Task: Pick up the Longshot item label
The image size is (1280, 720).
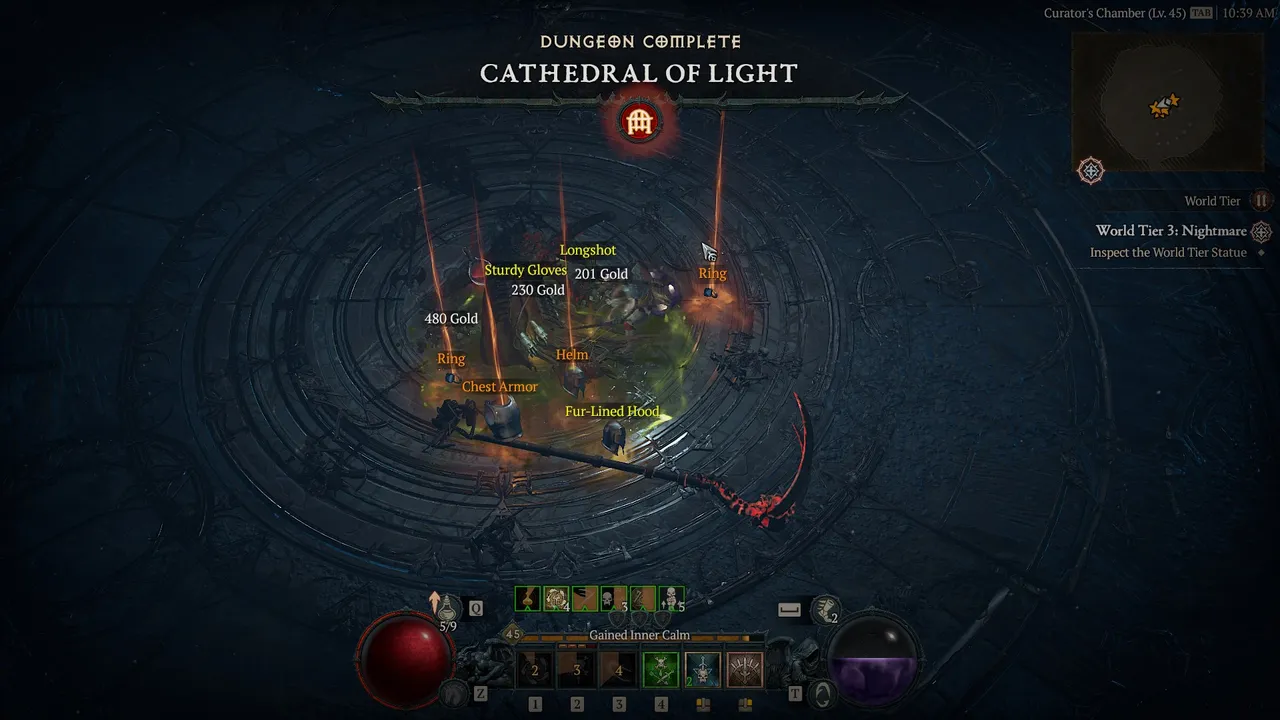Action: 588,250
